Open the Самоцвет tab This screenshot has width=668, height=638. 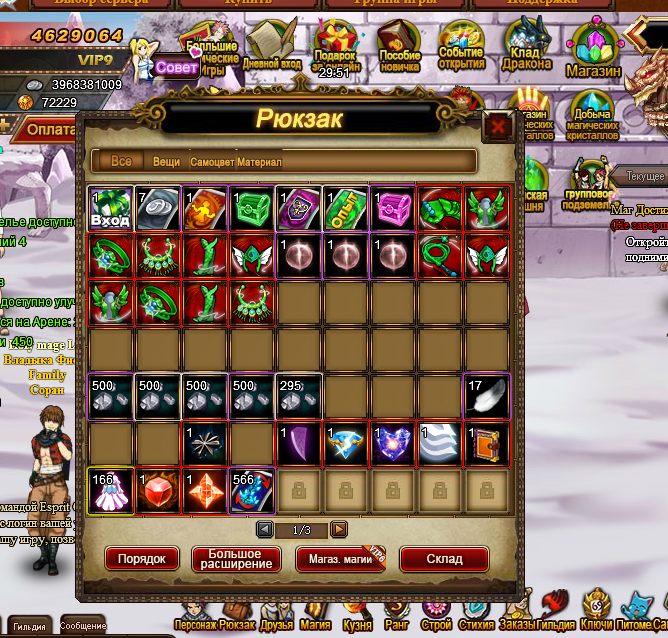(x=211, y=162)
